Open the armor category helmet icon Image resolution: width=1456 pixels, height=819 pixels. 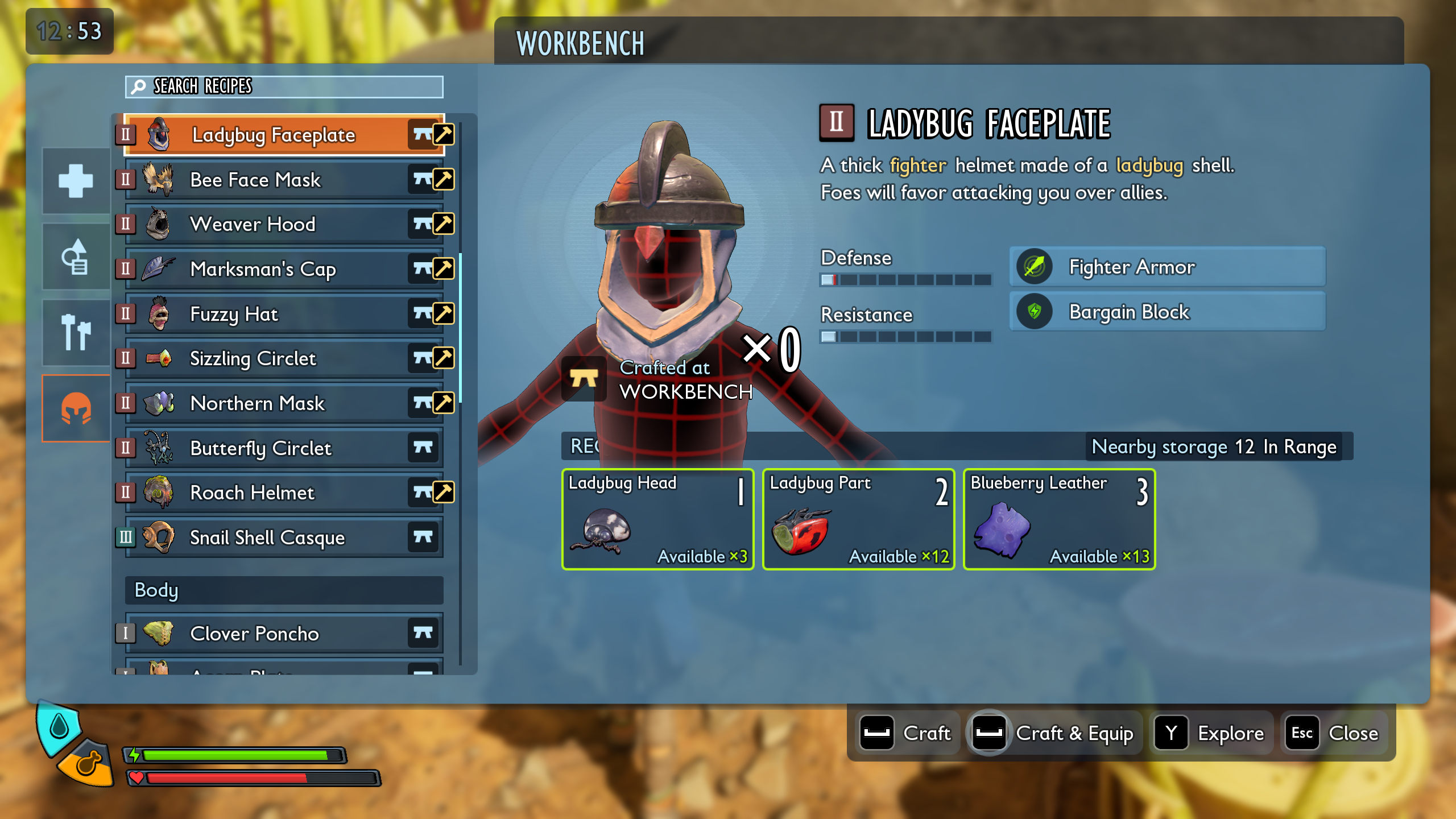[76, 408]
